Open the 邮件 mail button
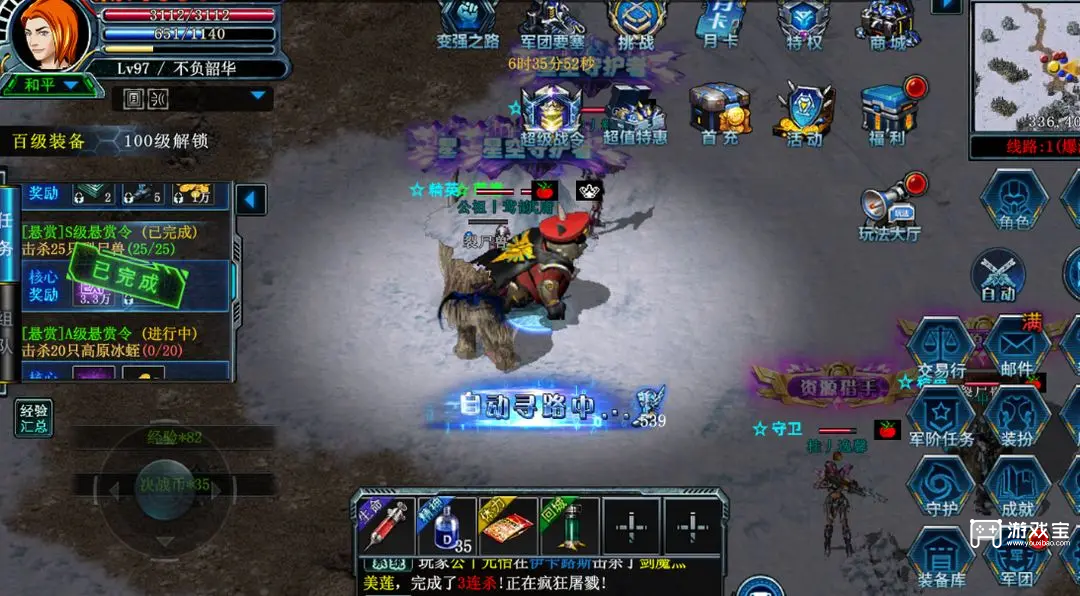 [x=1016, y=348]
